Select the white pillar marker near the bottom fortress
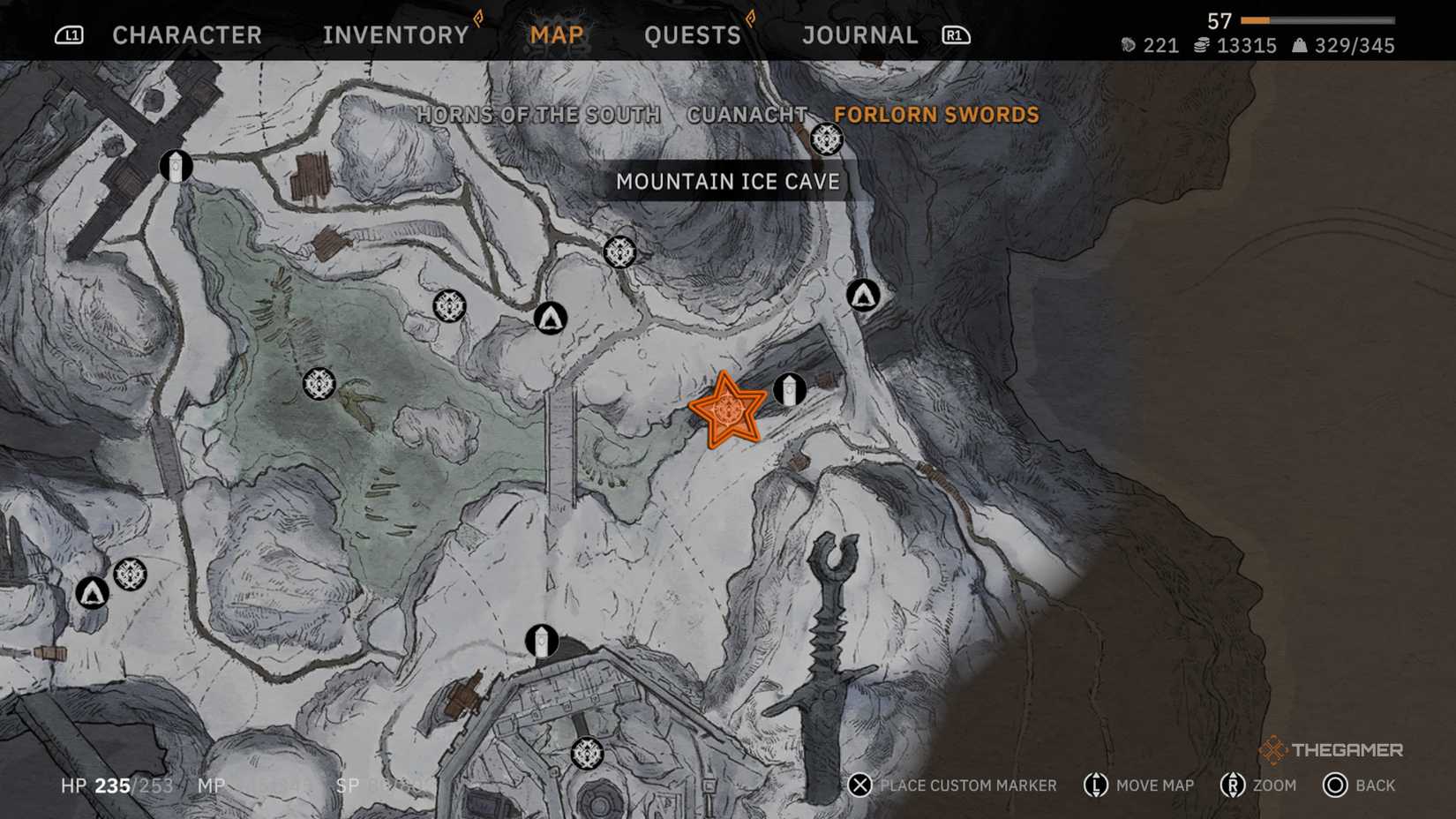This screenshot has height=819, width=1456. point(542,641)
